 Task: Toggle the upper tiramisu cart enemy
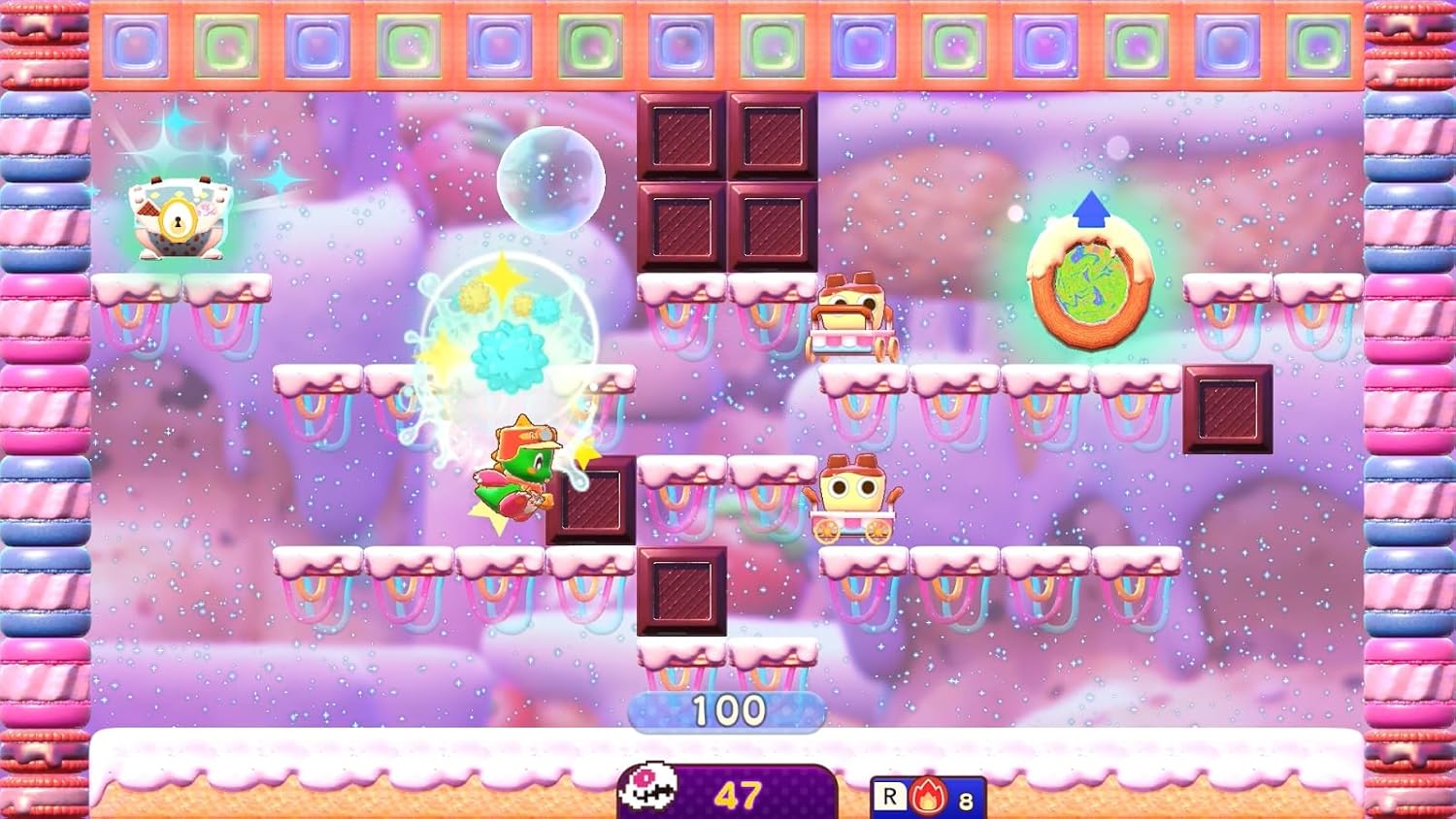coord(854,315)
